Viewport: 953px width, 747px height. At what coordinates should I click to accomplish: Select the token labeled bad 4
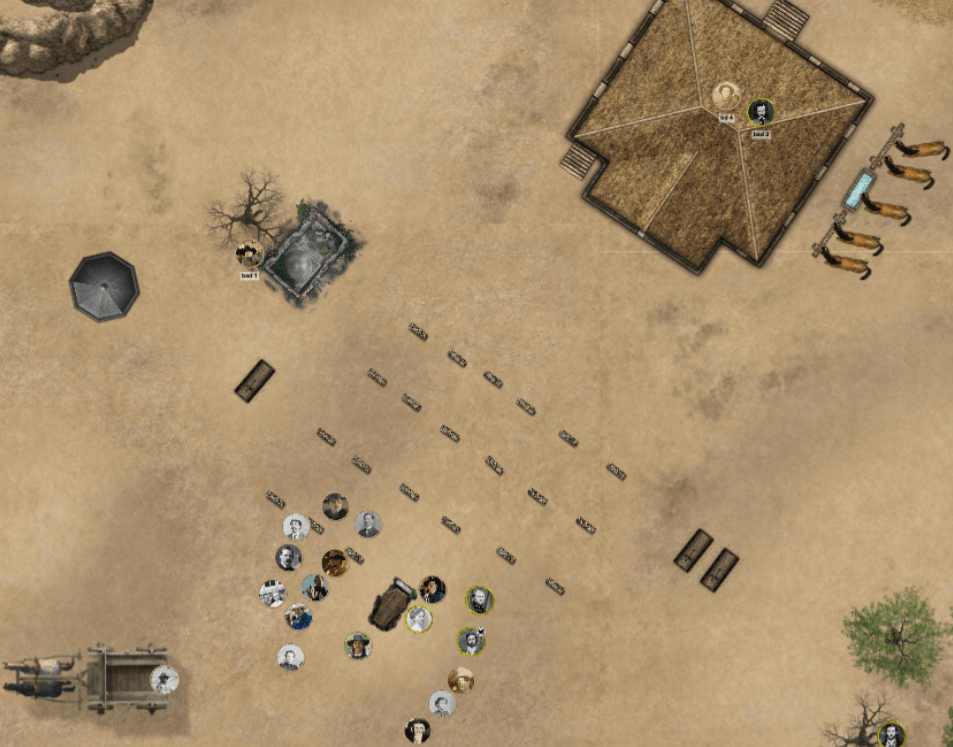pyautogui.click(x=727, y=97)
